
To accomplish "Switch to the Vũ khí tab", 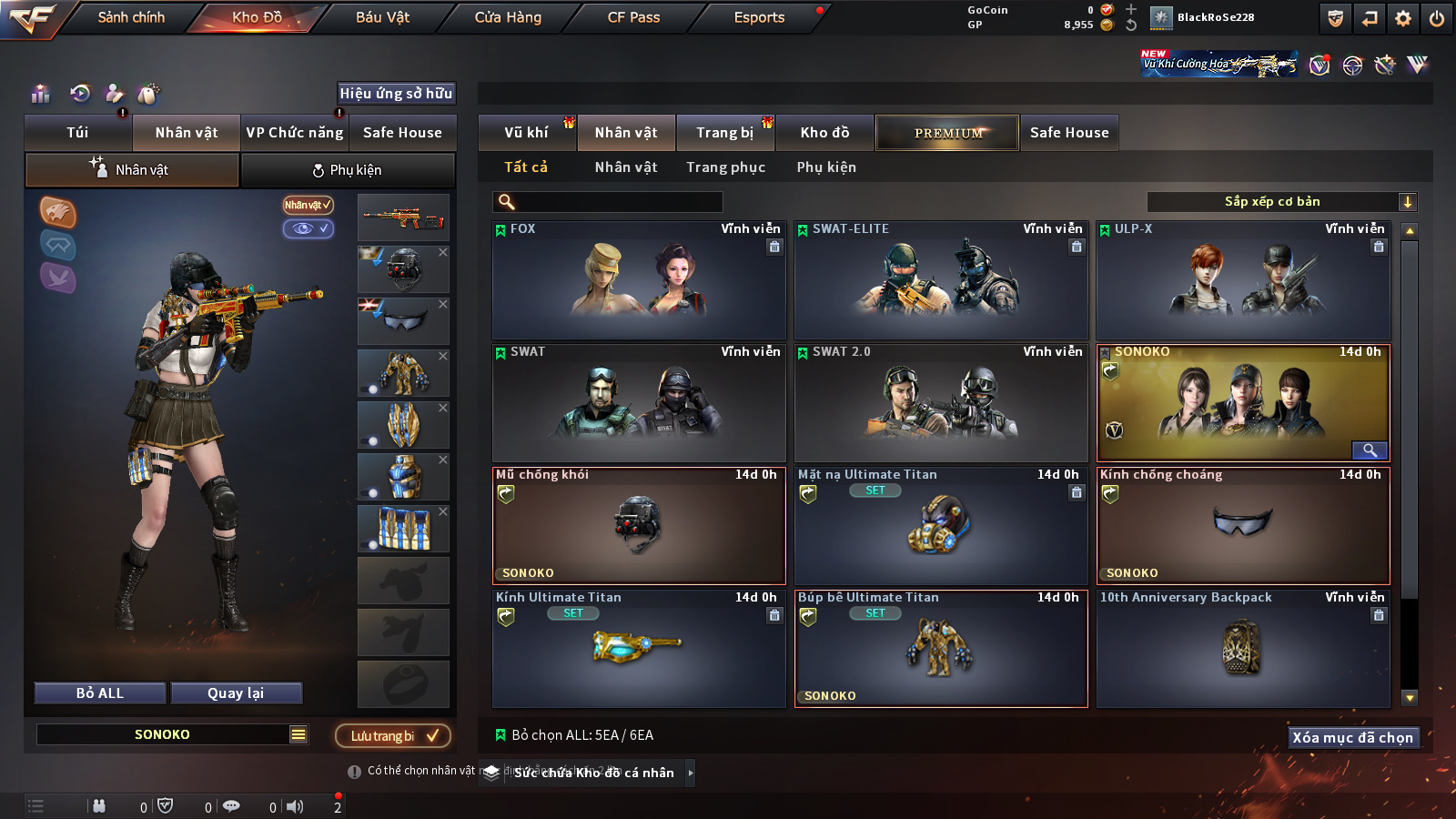I will [x=526, y=133].
